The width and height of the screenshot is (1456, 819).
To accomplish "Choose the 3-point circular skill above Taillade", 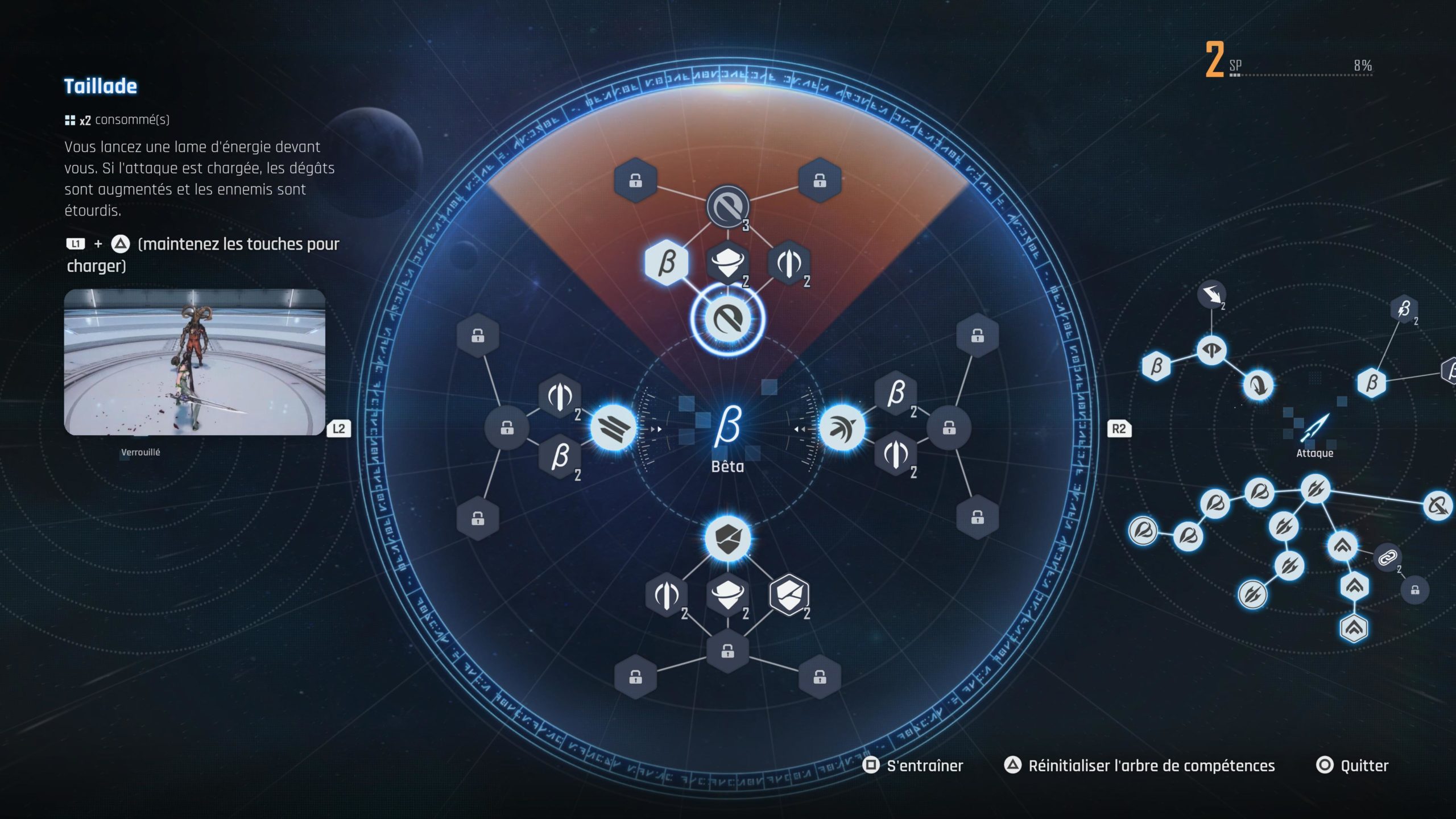I will (728, 206).
